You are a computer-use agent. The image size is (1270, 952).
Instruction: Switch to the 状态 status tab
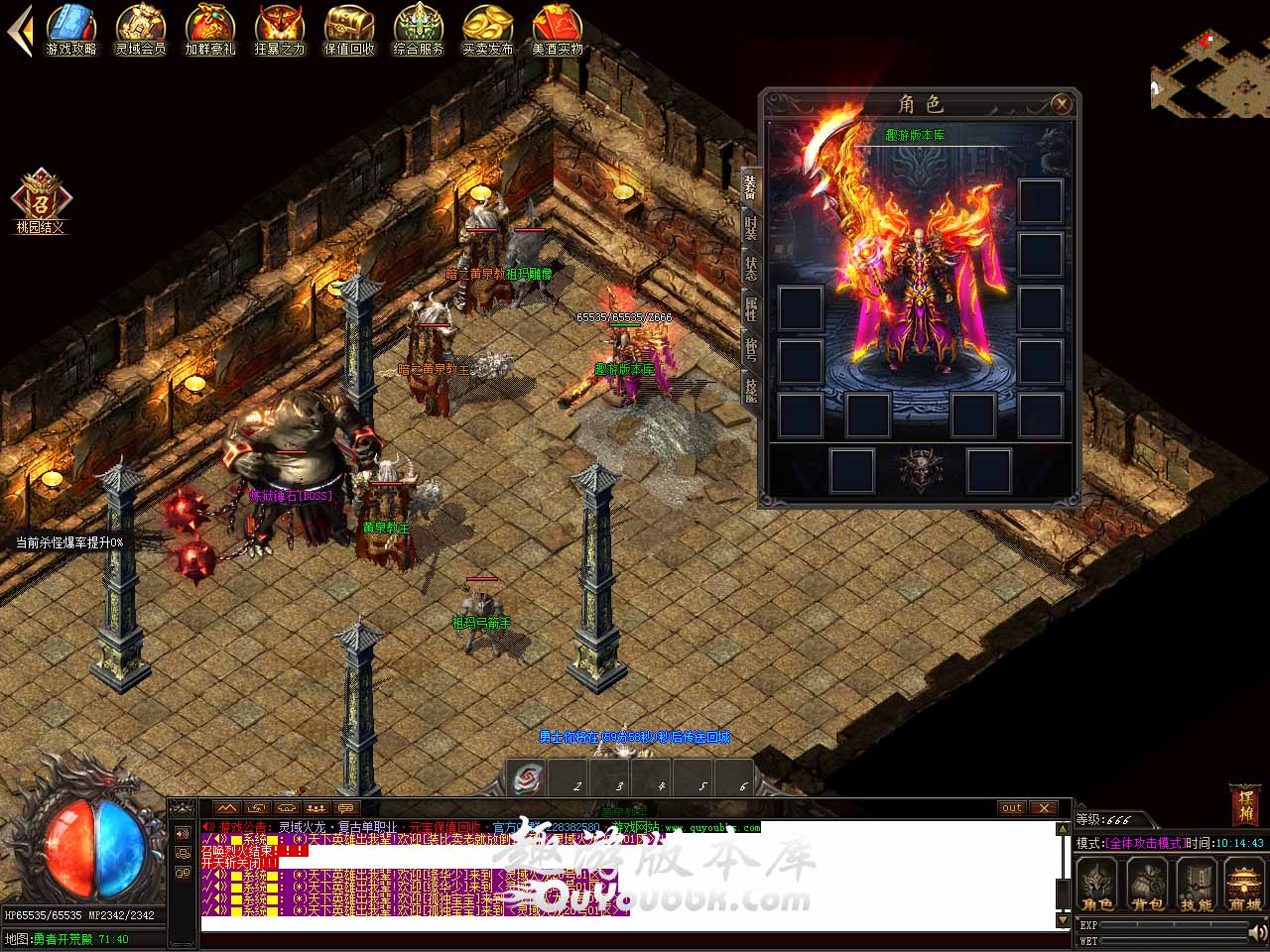pos(751,270)
